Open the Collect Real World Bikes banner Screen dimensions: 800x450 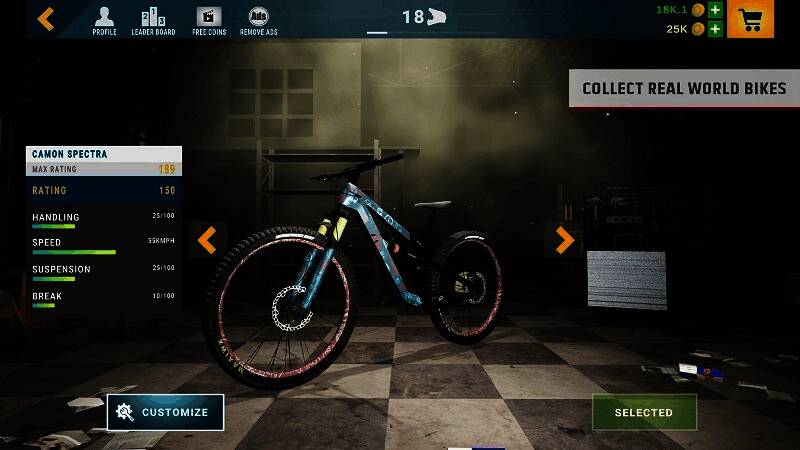click(x=684, y=88)
